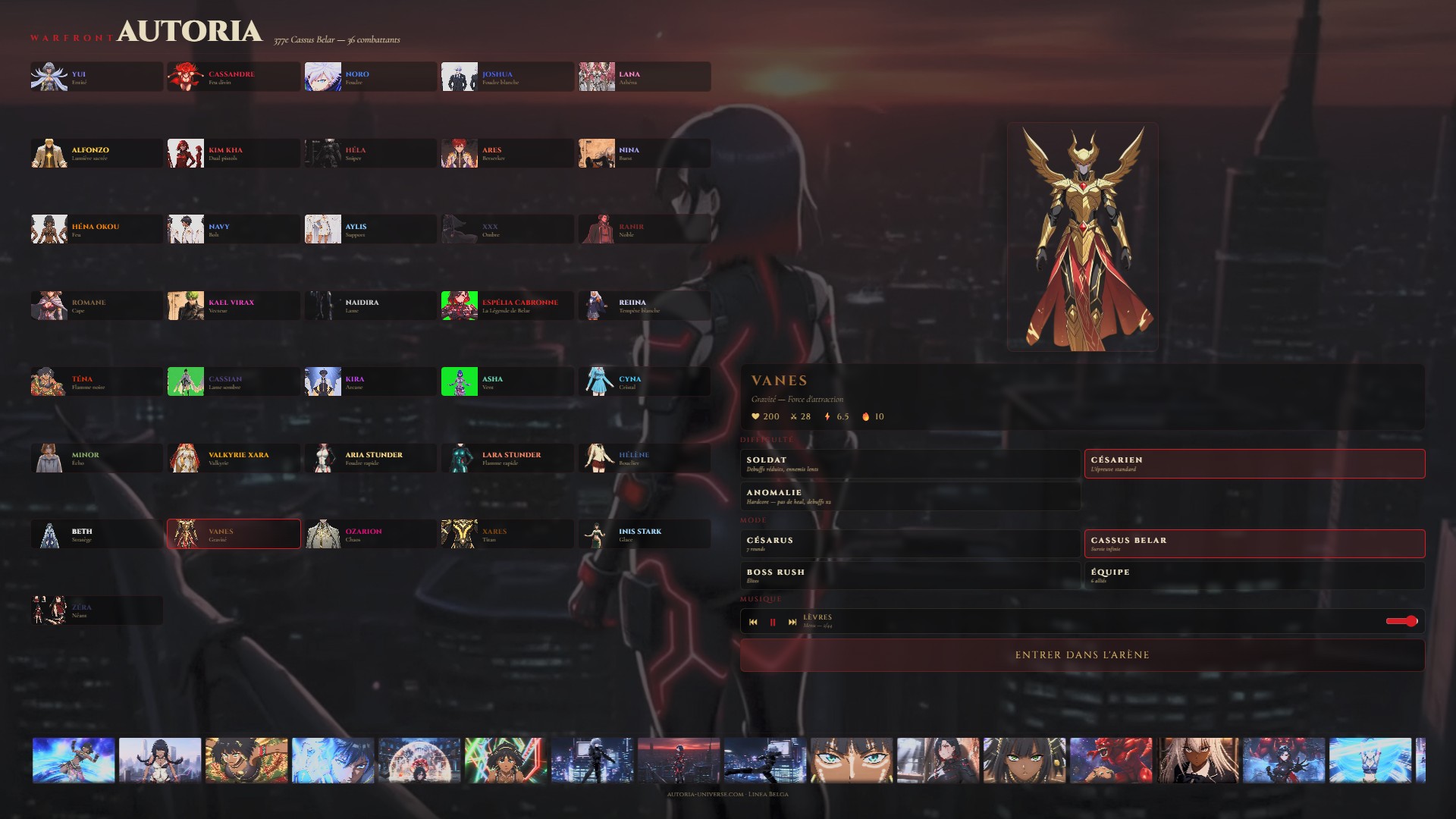Open the autoria-universe.com footer link

click(x=705, y=794)
